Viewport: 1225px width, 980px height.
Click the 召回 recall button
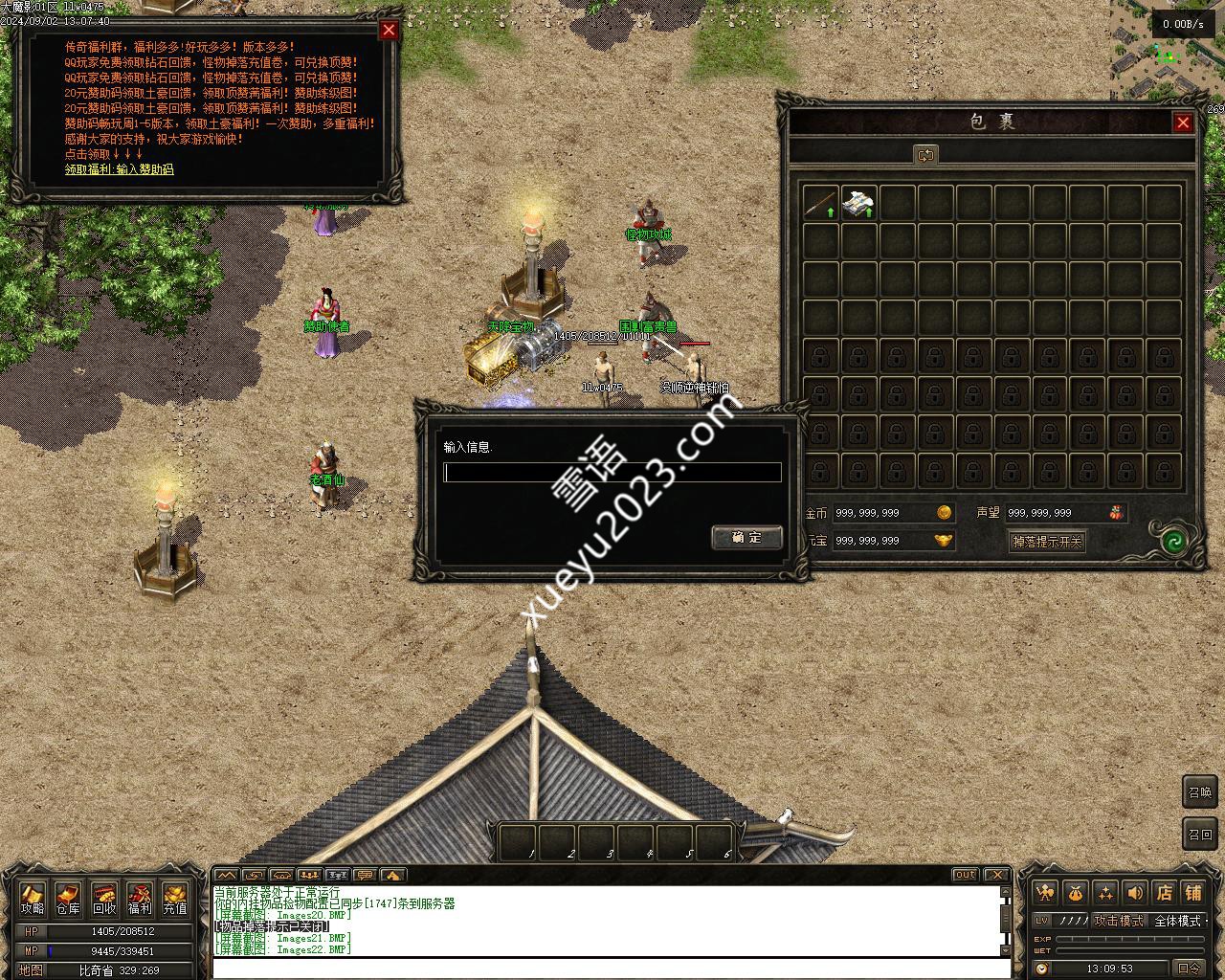(1200, 834)
